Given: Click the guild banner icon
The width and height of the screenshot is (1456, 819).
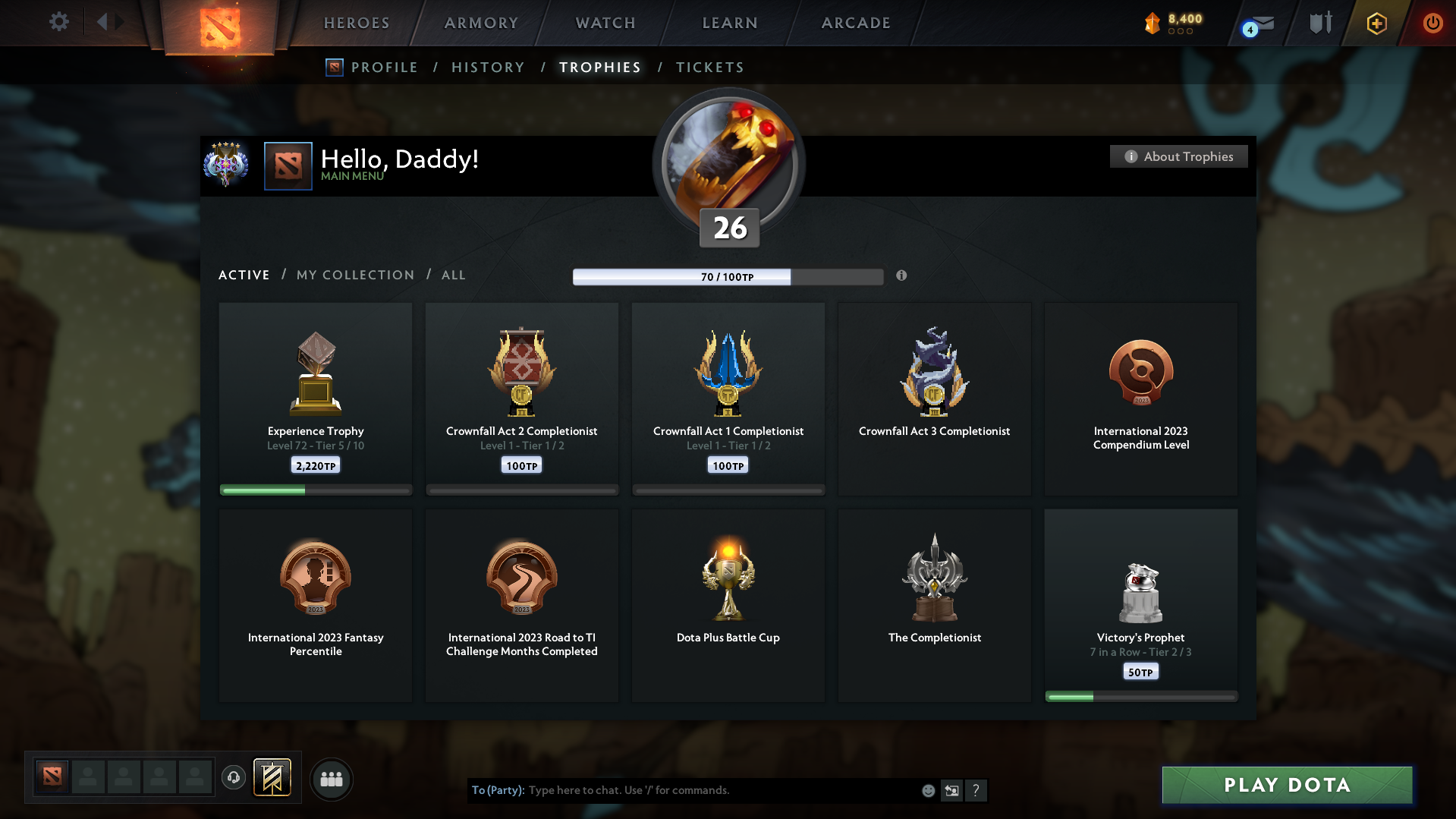Looking at the screenshot, I should (273, 778).
